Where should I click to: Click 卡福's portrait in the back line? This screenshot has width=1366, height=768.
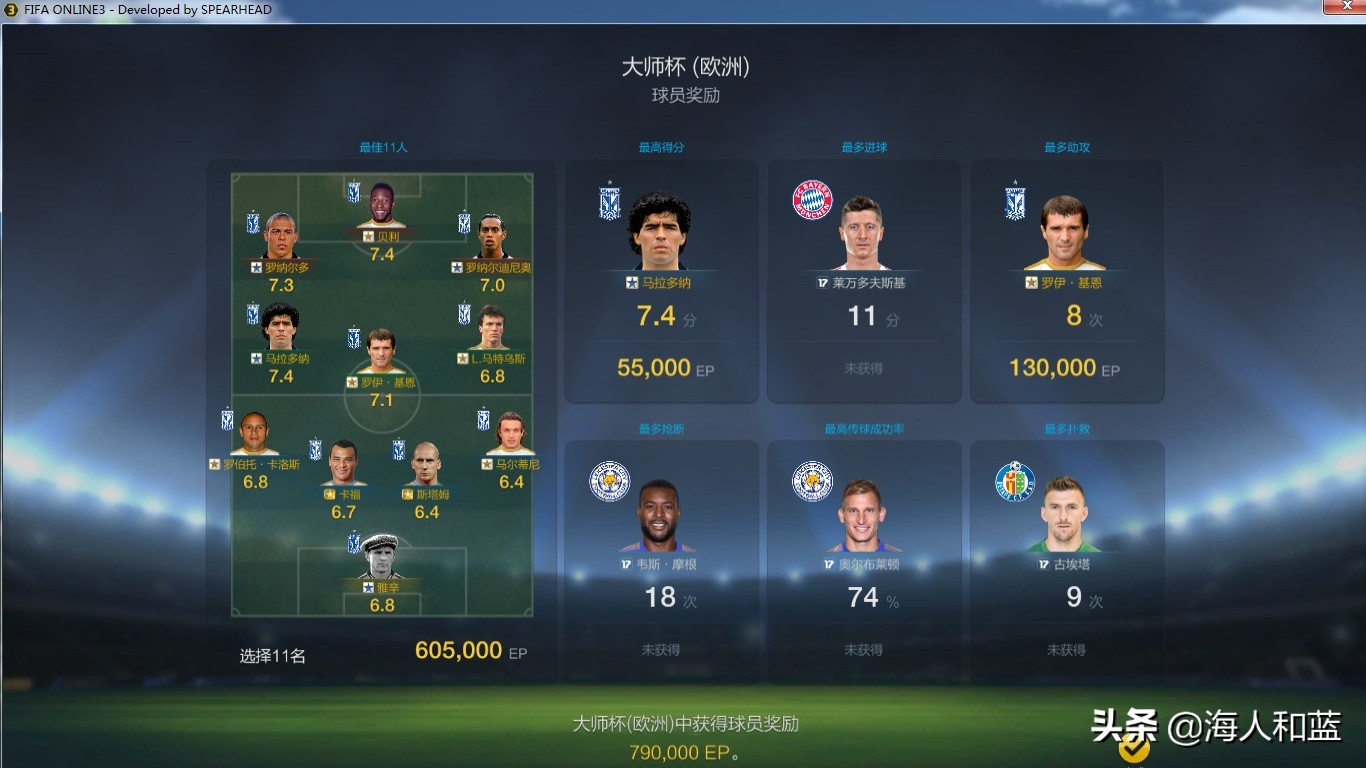click(342, 460)
